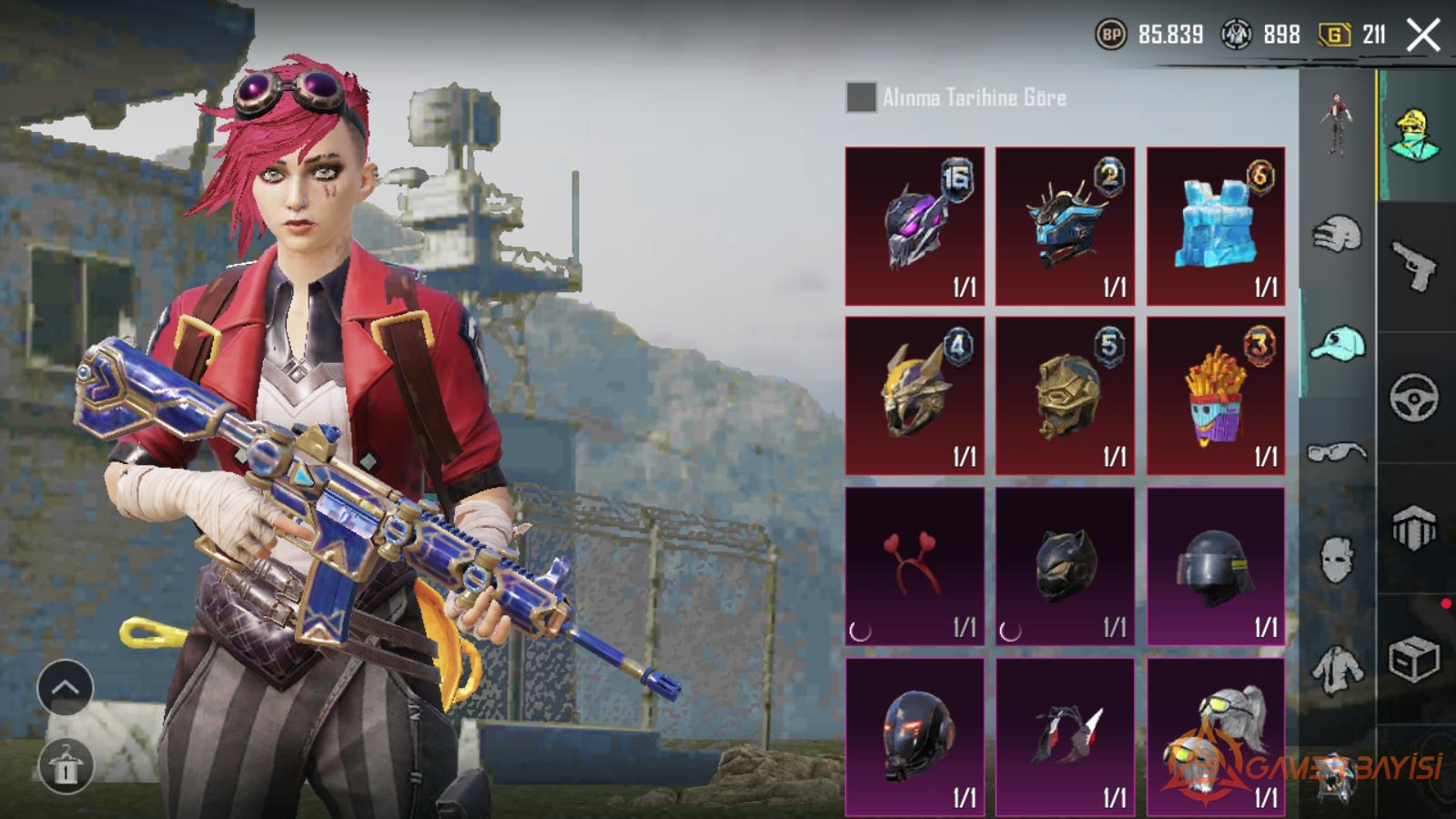Viewport: 1456px width, 819px height.
Task: Select the red and white bladed headpiece
Action: point(1065,736)
